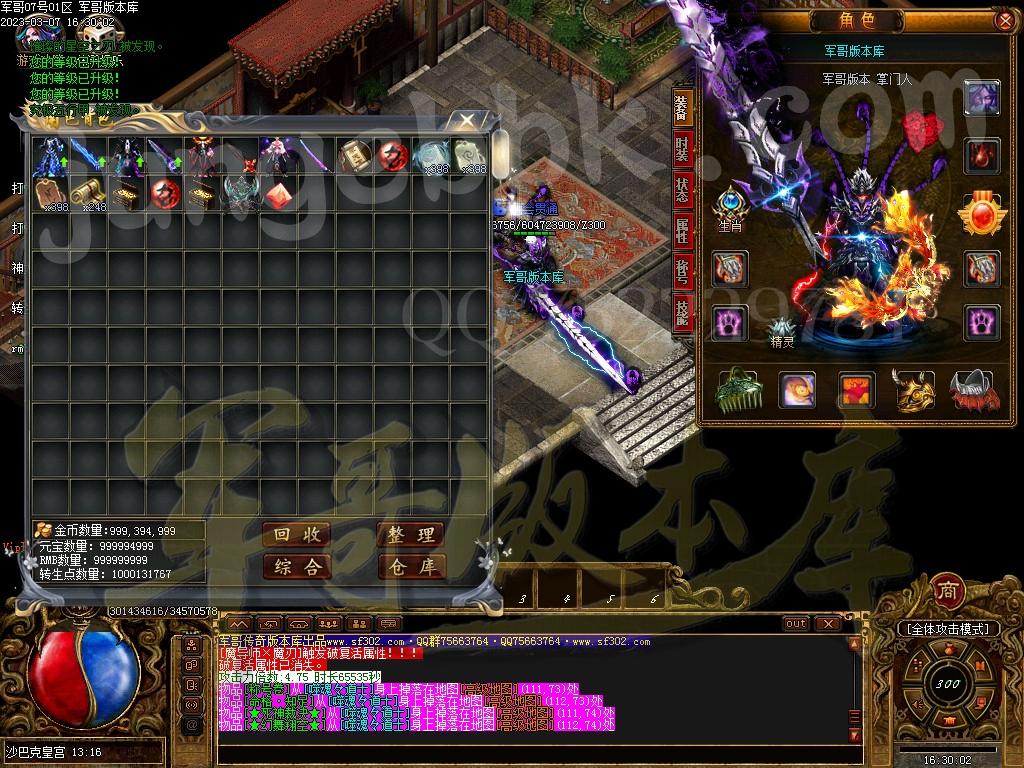
Task: Toggle the 全体攻击模式 attack mode label
Action: 948,629
